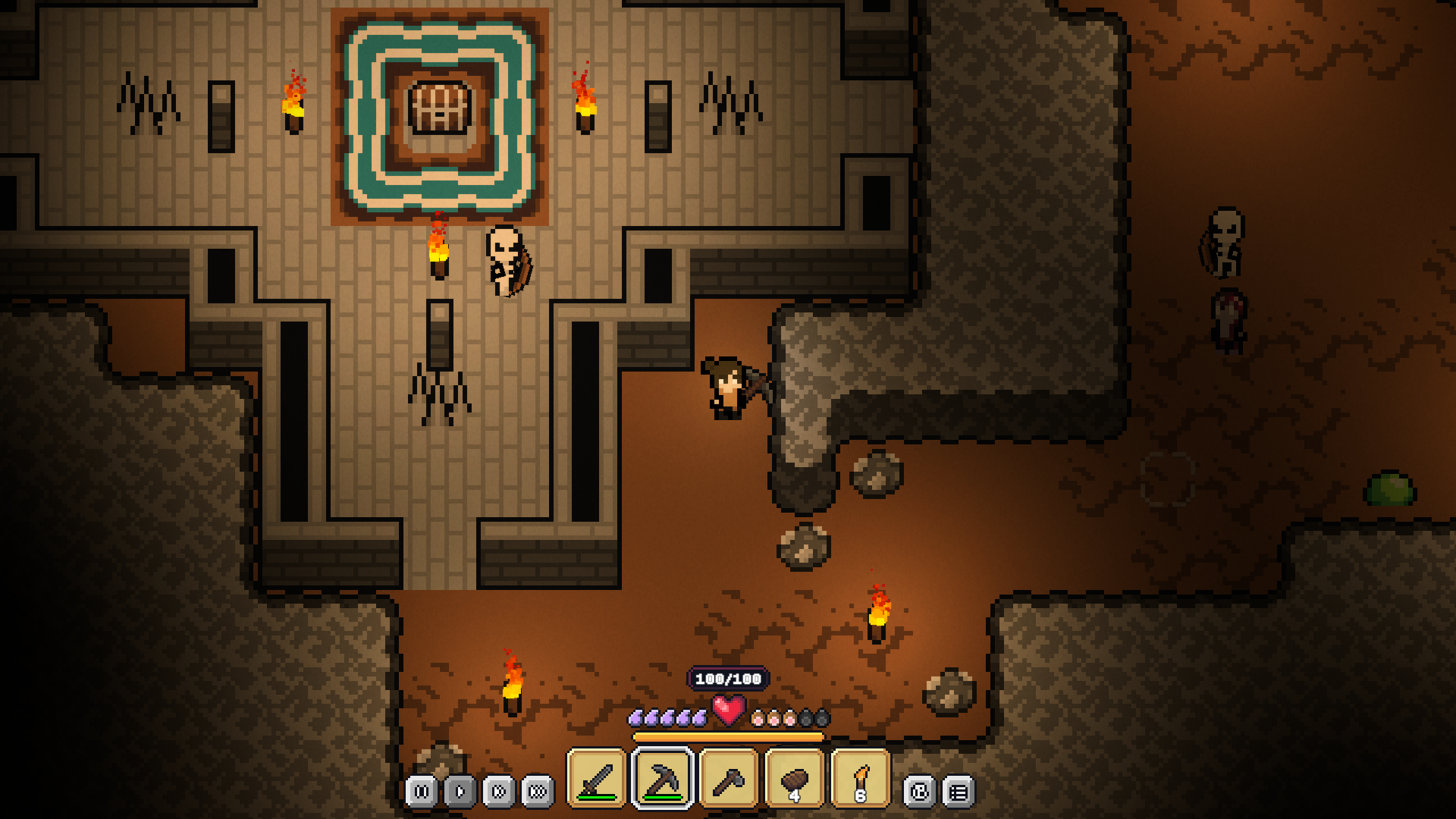Set game speed to normal play
The image size is (1456, 819).
tap(460, 792)
